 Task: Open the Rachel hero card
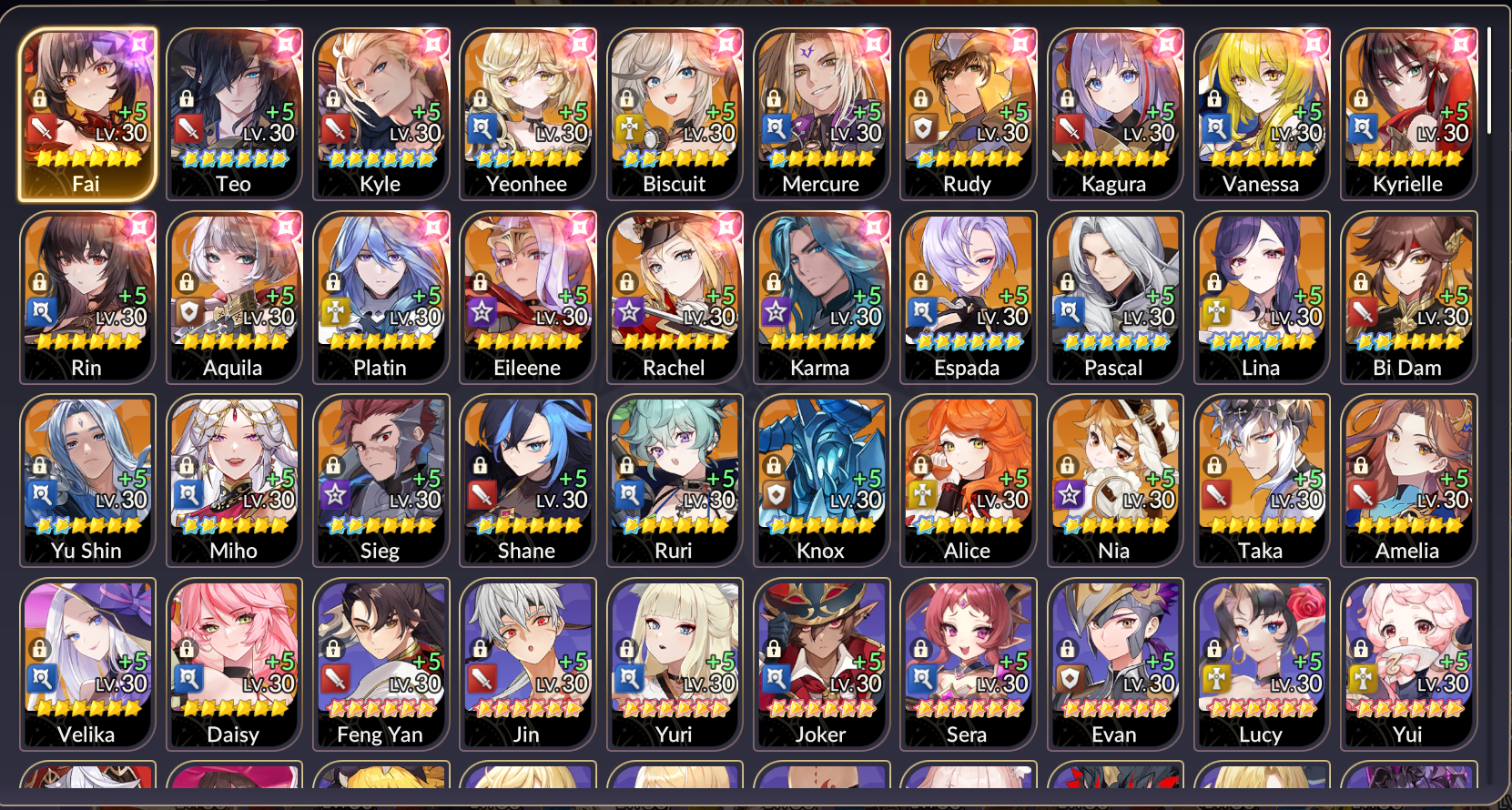tap(675, 297)
